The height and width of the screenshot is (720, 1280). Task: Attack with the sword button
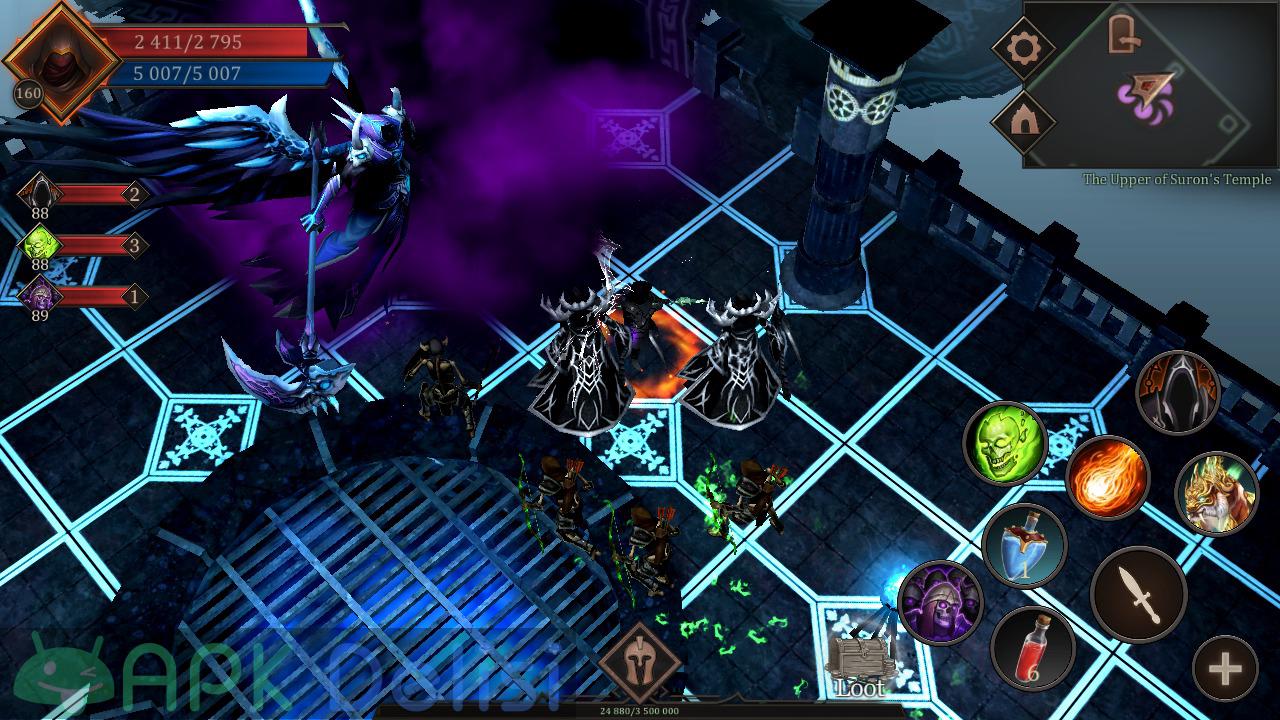(1138, 595)
